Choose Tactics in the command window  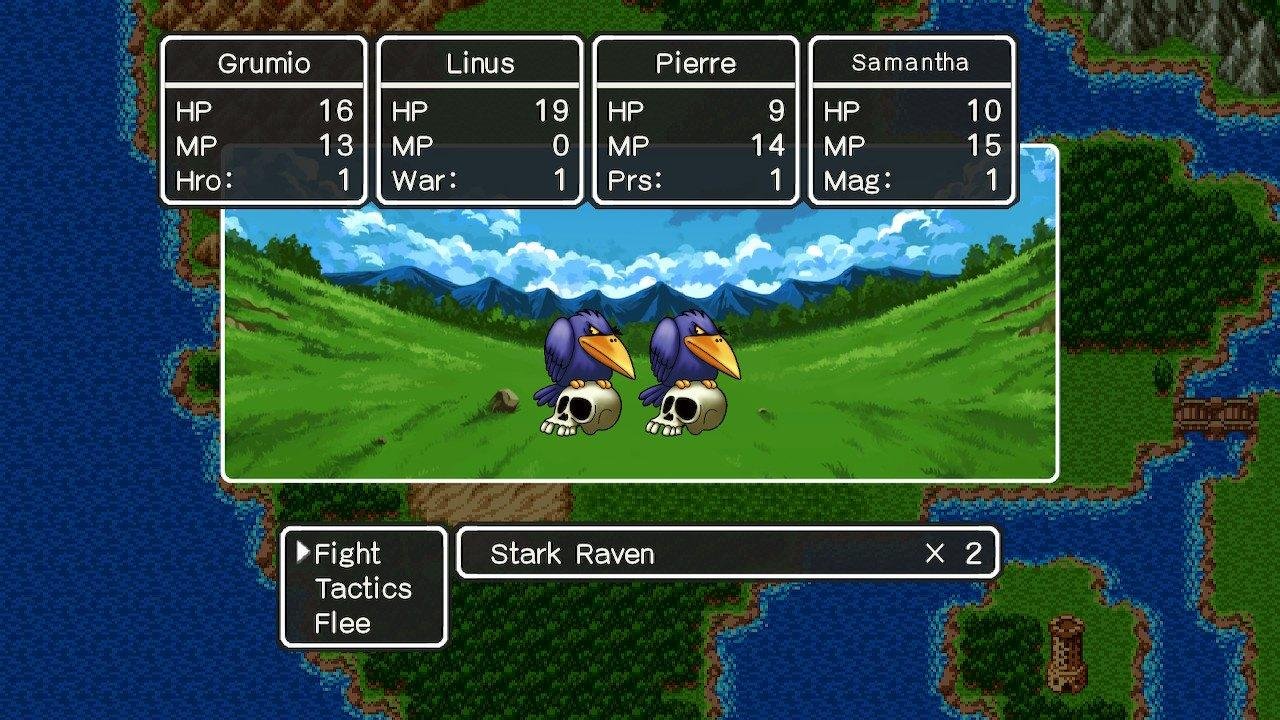tap(363, 589)
